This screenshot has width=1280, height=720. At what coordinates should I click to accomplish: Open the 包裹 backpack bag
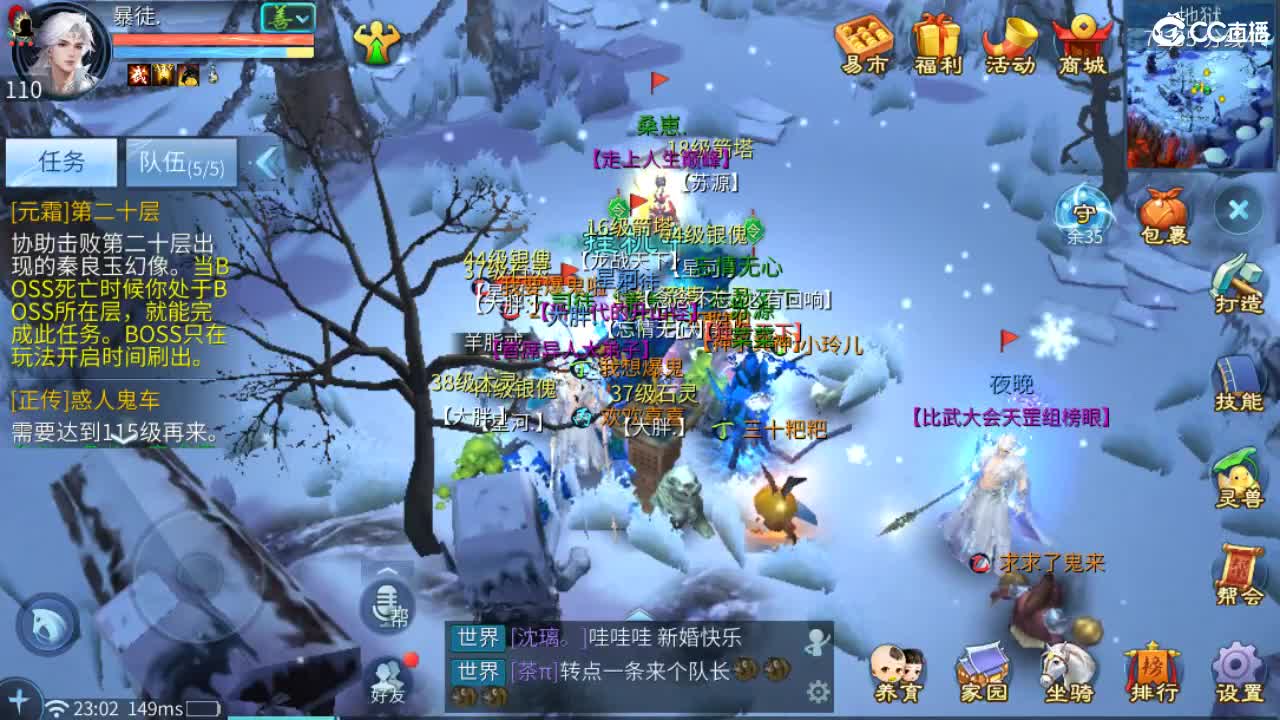(1163, 215)
